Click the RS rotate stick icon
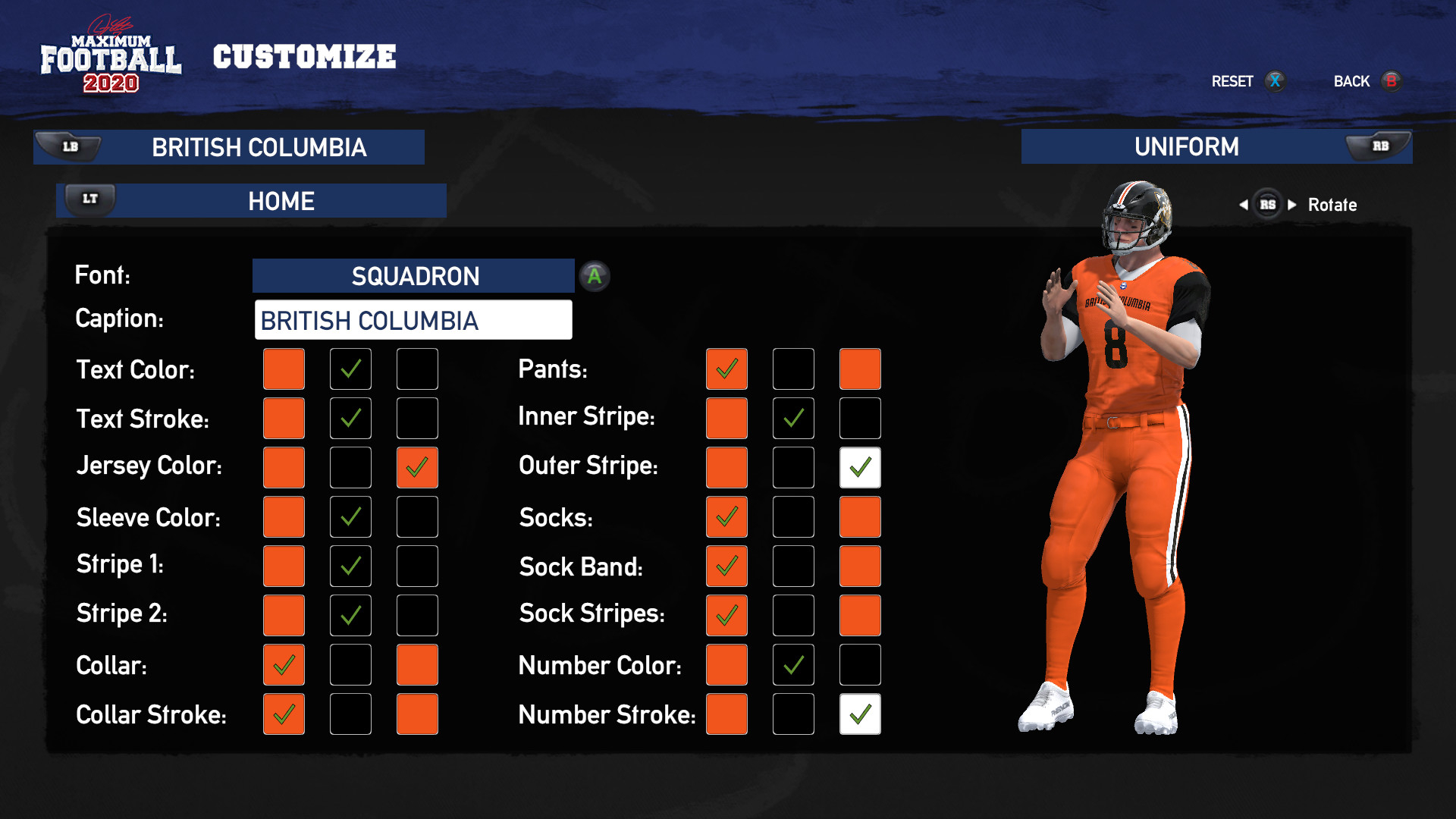 click(x=1267, y=204)
